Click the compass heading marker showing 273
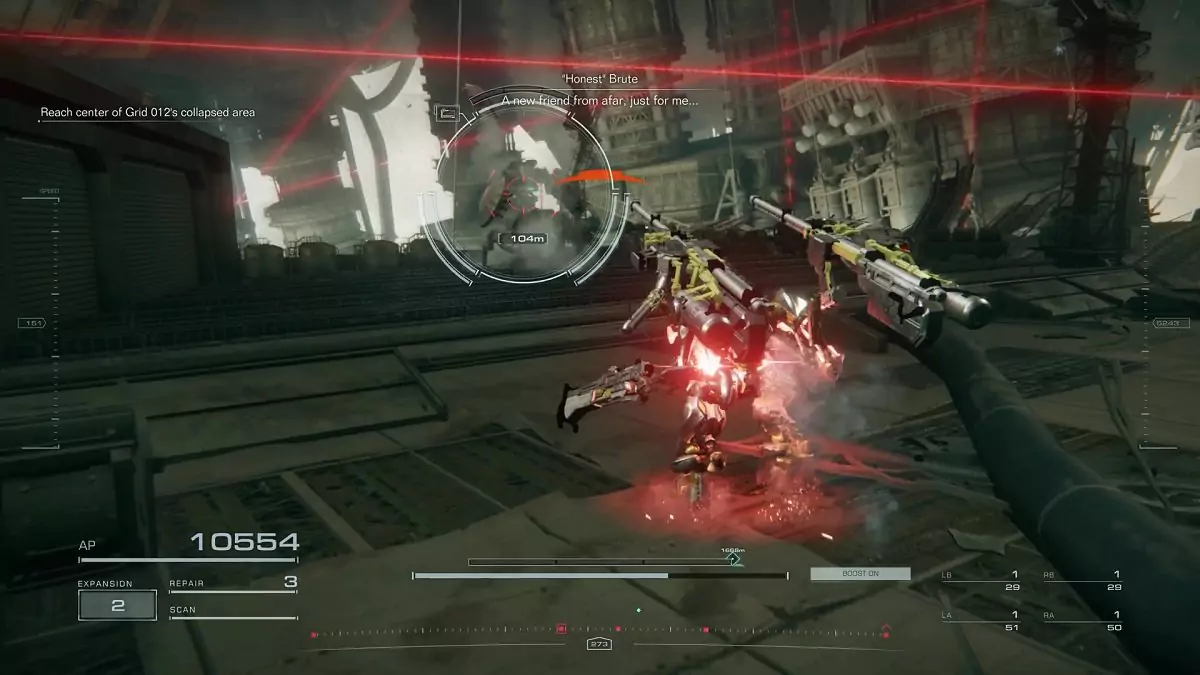Viewport: 1200px width, 675px height. point(600,644)
